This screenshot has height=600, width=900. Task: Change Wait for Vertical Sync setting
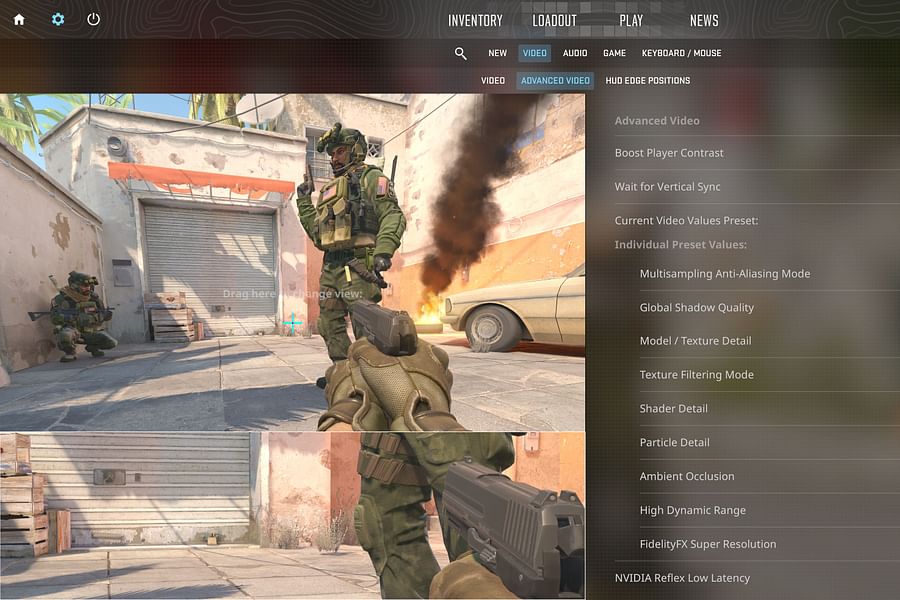click(x=667, y=187)
